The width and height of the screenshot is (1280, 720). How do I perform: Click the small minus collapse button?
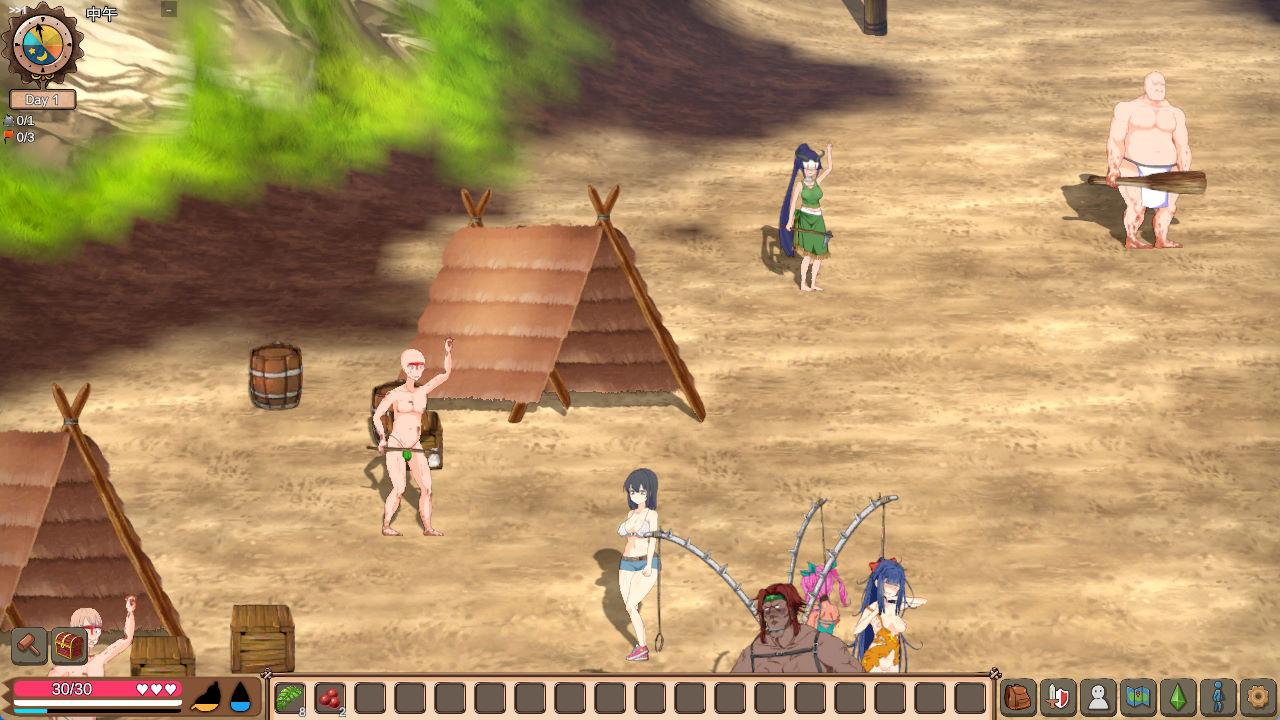click(168, 10)
